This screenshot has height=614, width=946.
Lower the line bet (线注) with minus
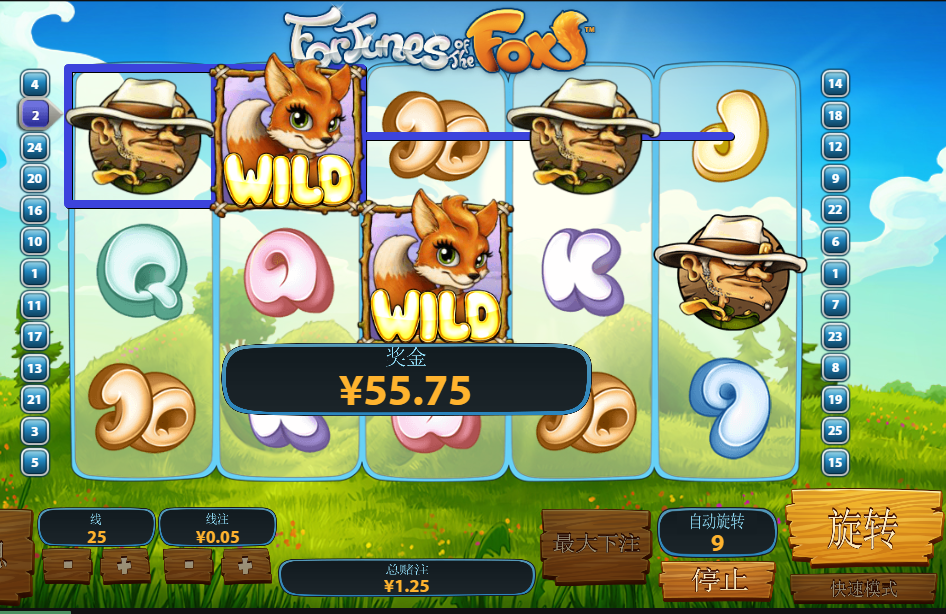tap(188, 564)
